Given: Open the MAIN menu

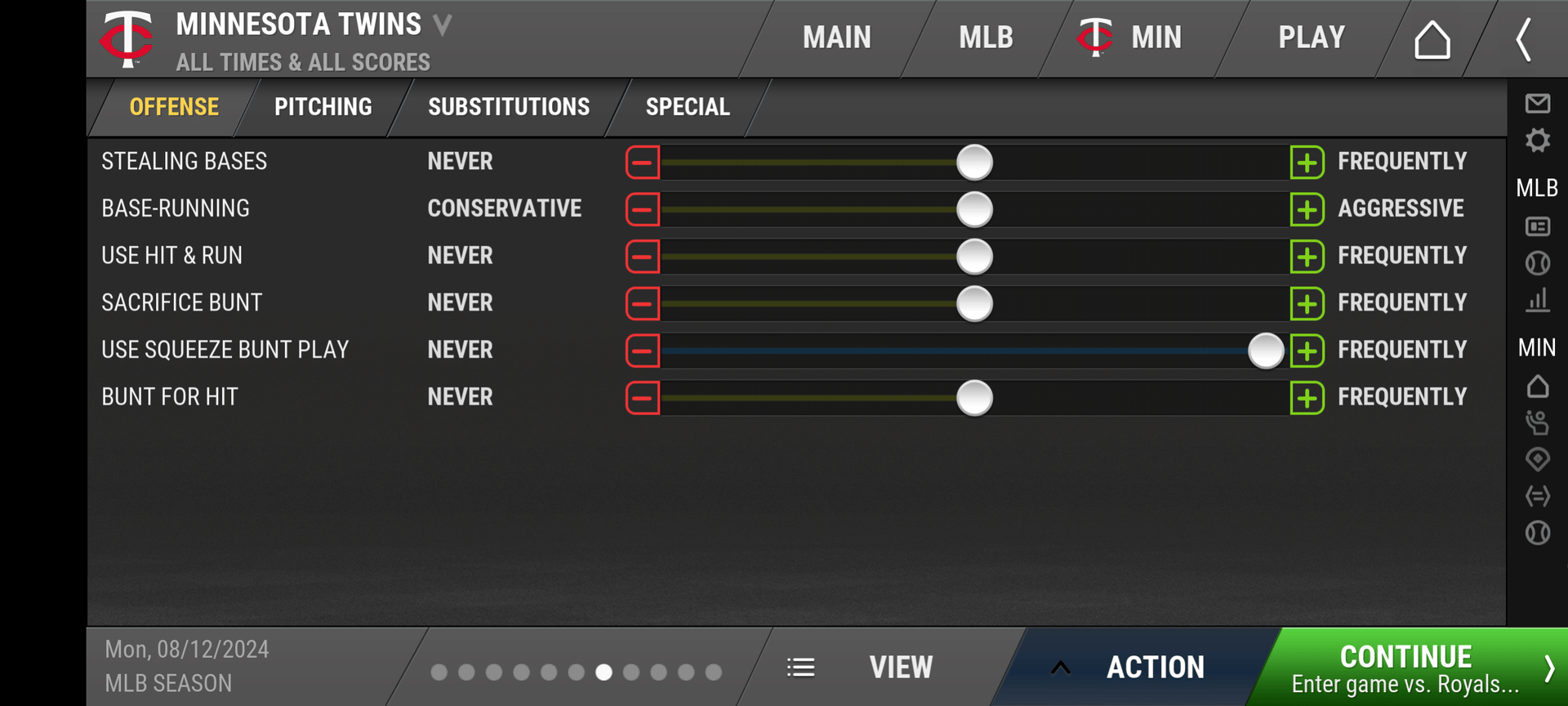Looking at the screenshot, I should coord(836,38).
